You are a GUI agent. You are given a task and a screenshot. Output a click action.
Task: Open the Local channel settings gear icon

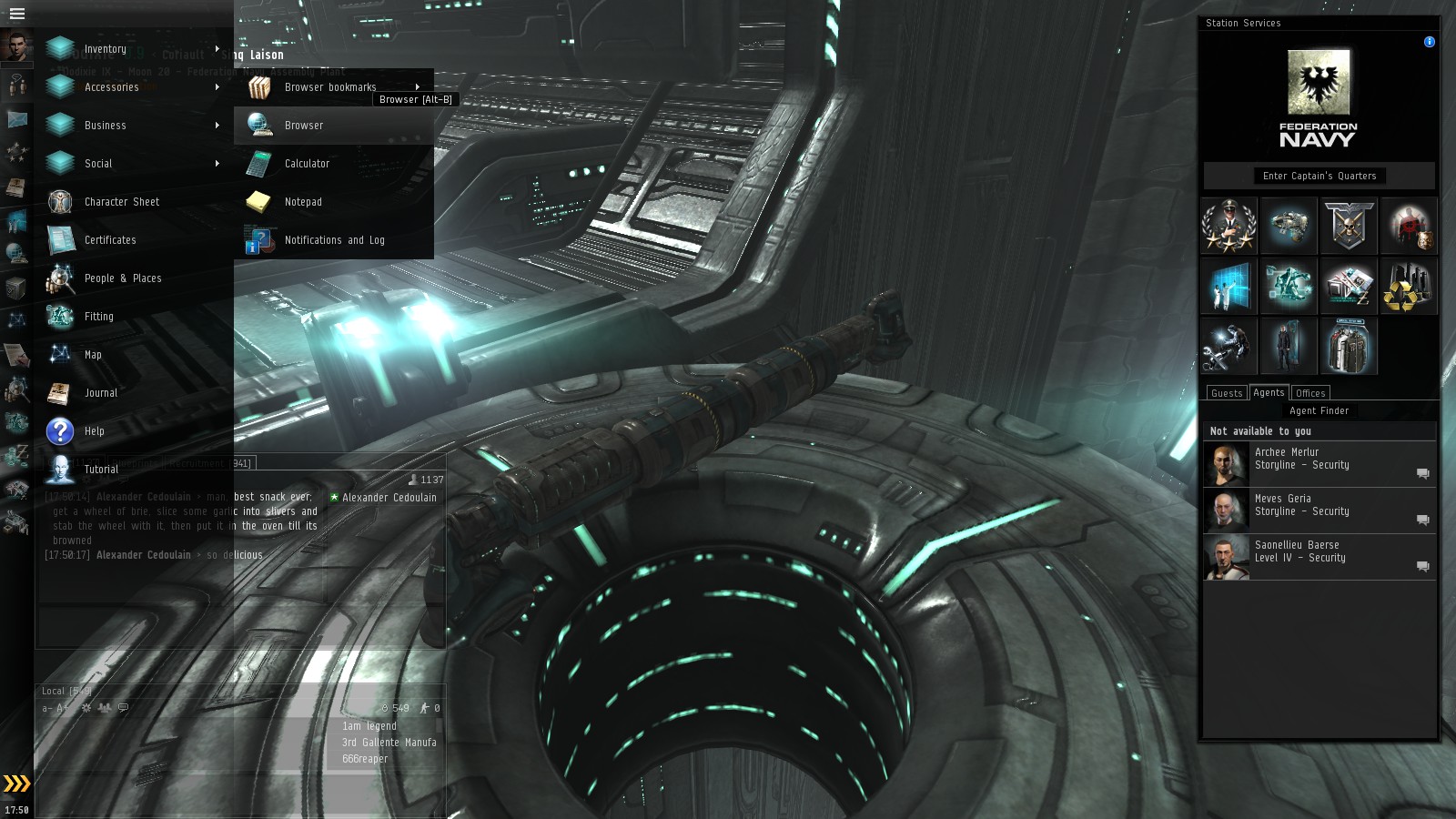[x=86, y=708]
